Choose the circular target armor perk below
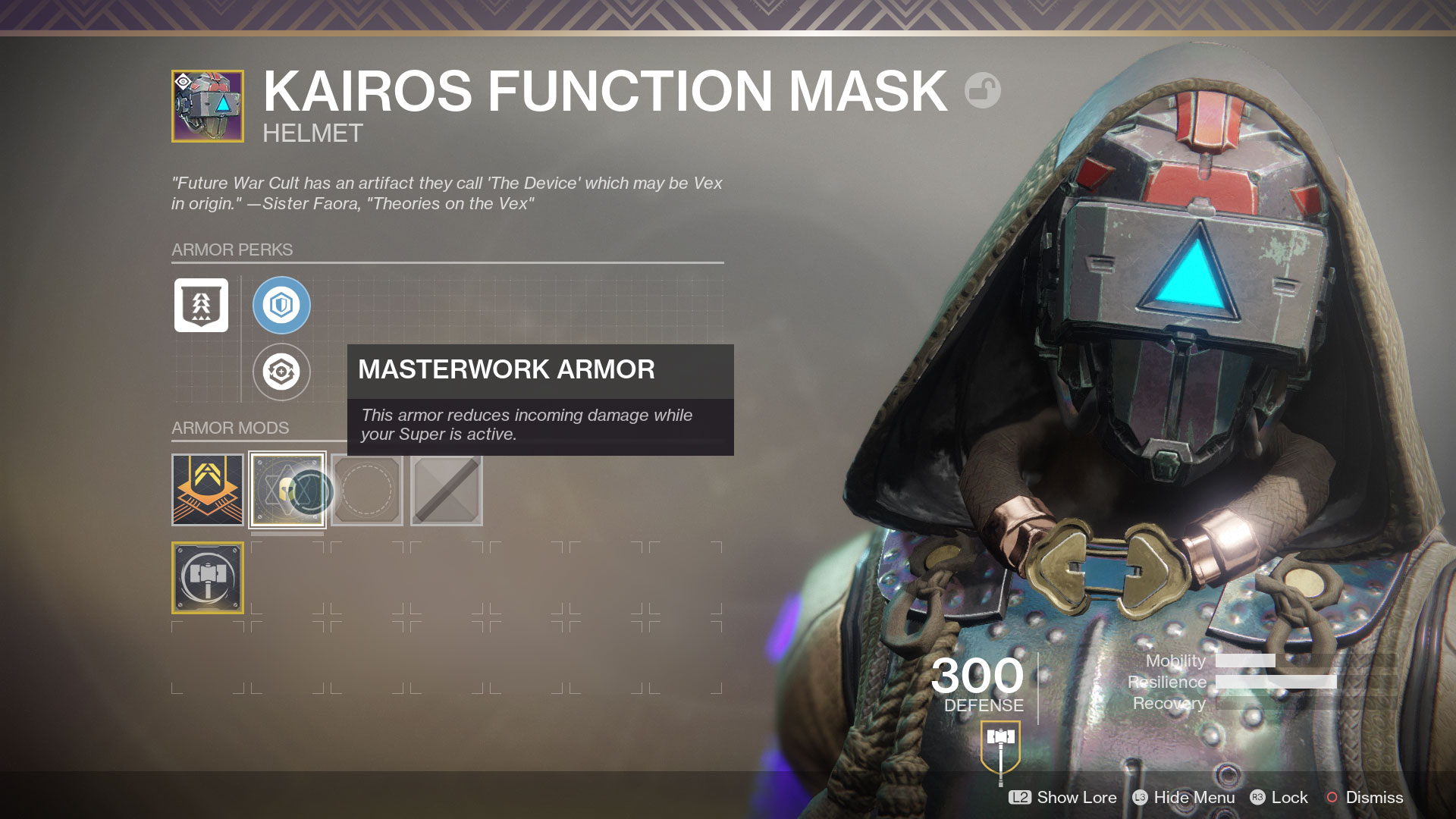This screenshot has height=819, width=1456. (281, 372)
